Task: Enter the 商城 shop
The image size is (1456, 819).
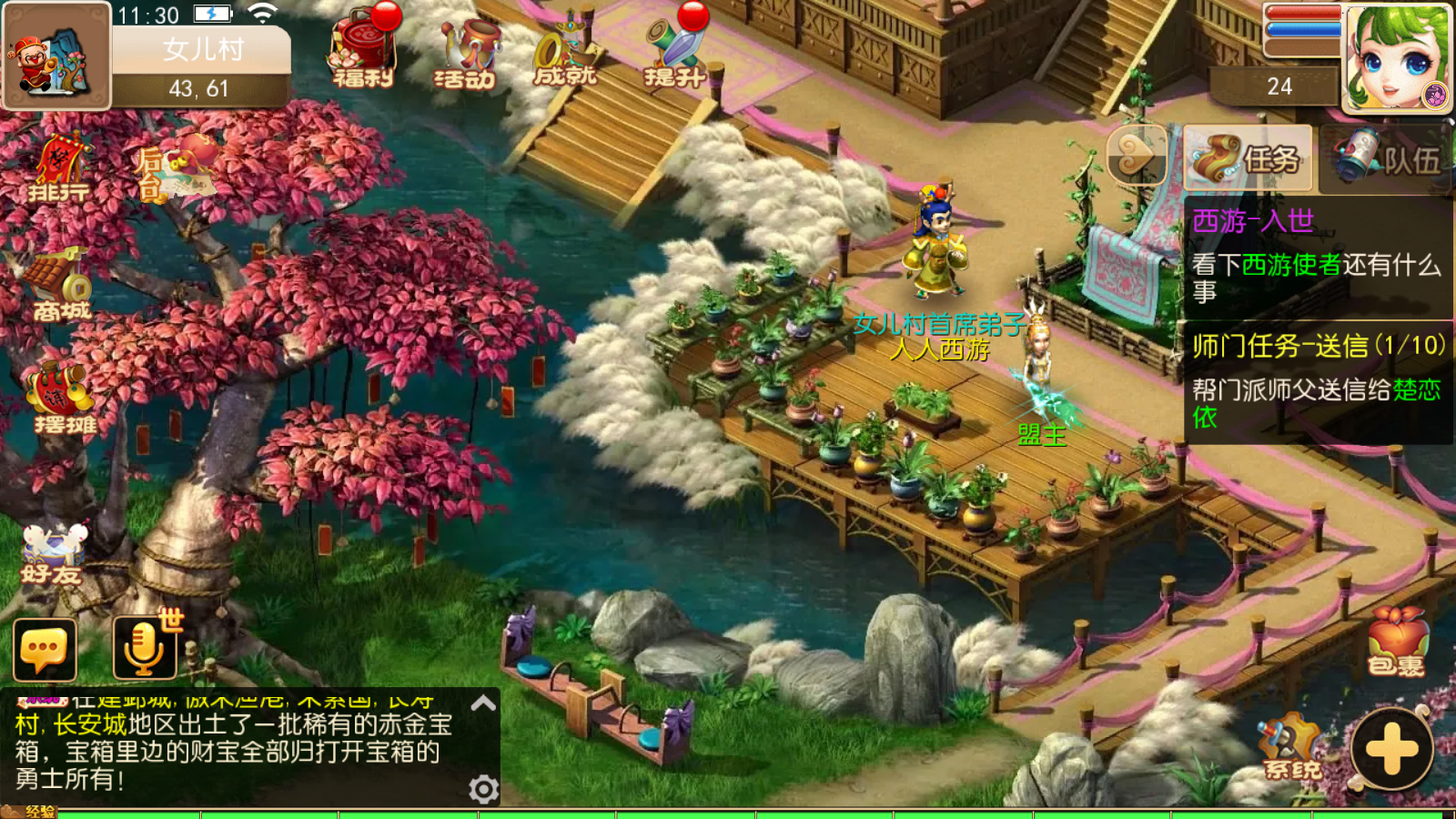Action: coord(61,286)
